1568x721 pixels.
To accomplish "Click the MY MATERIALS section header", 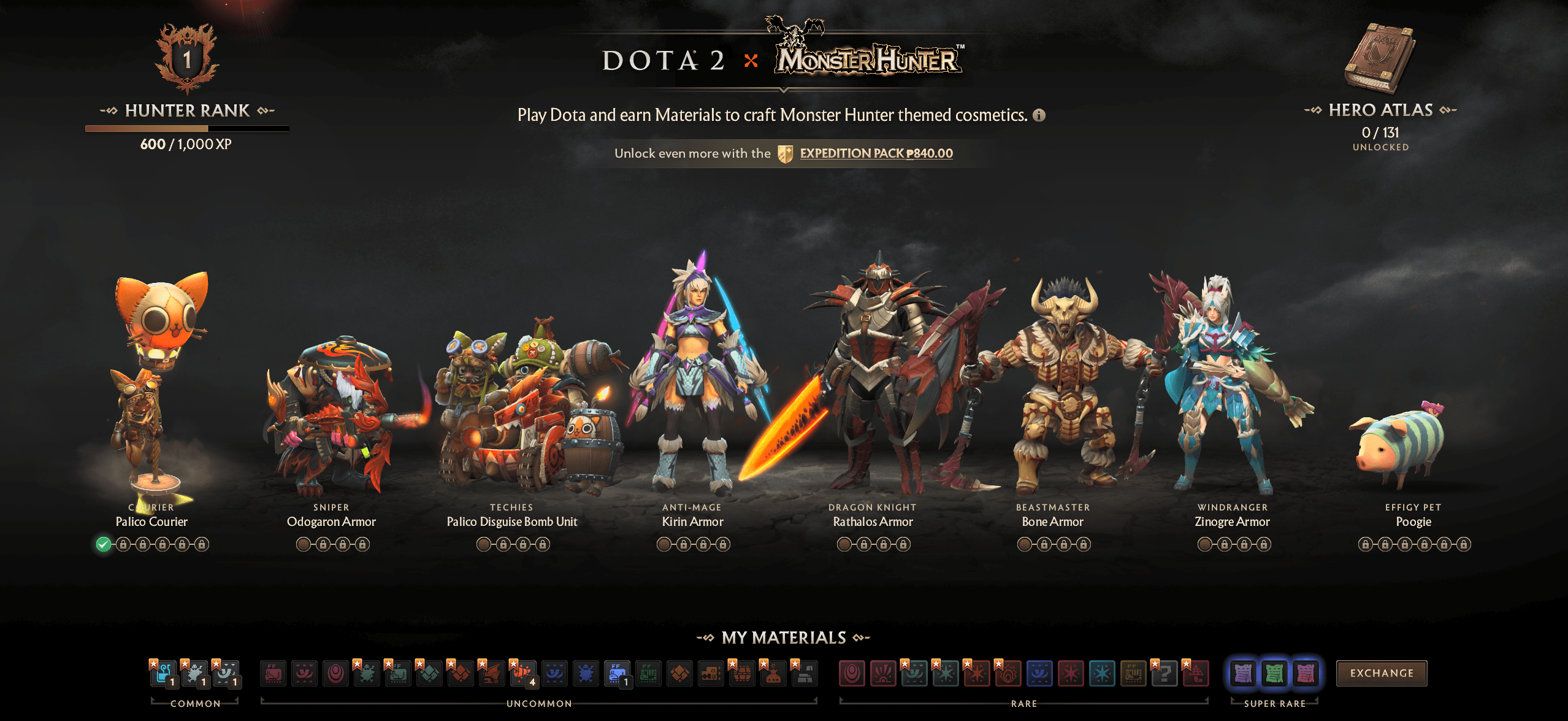I will click(783, 638).
